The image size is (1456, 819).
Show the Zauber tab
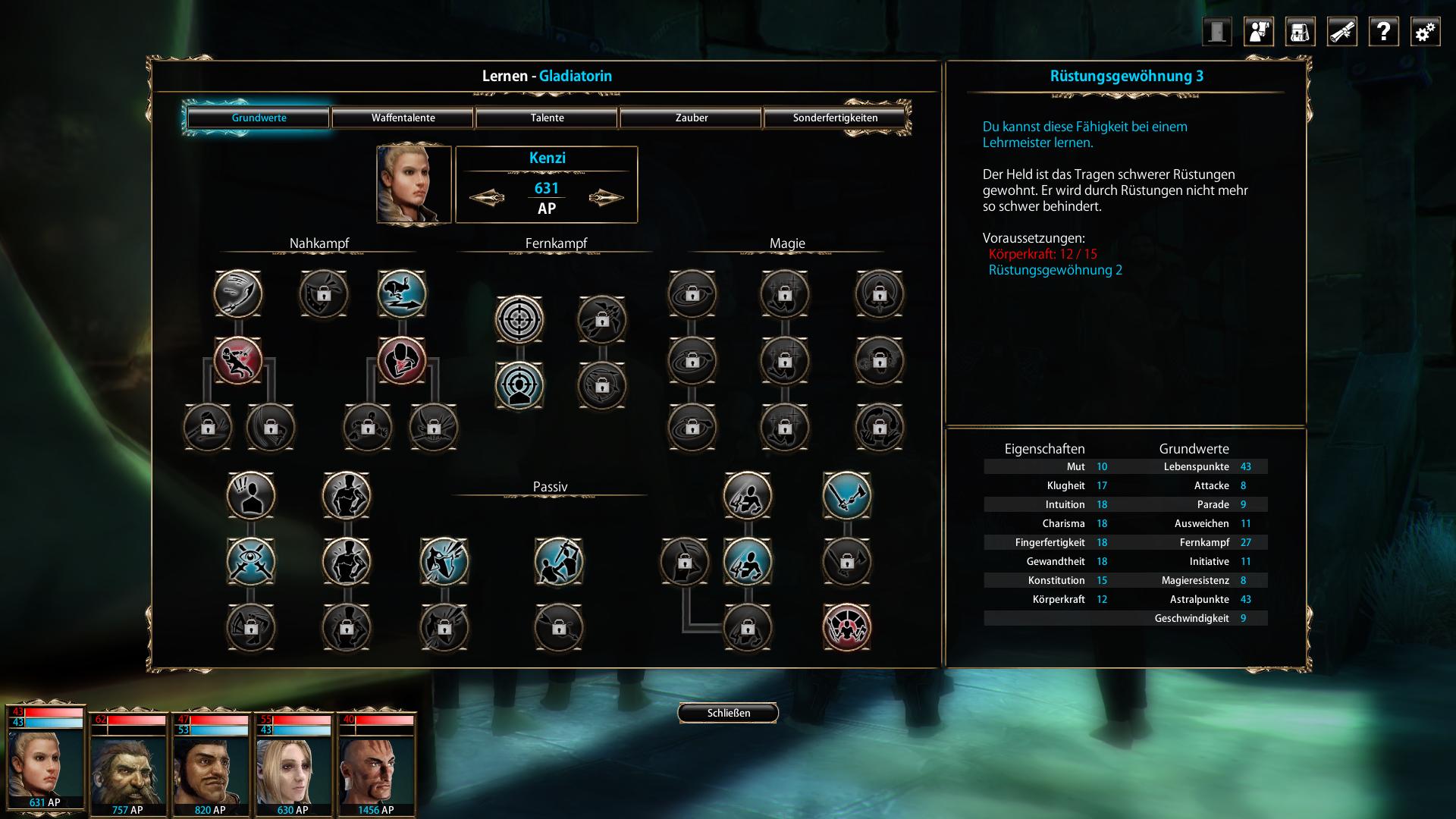691,118
